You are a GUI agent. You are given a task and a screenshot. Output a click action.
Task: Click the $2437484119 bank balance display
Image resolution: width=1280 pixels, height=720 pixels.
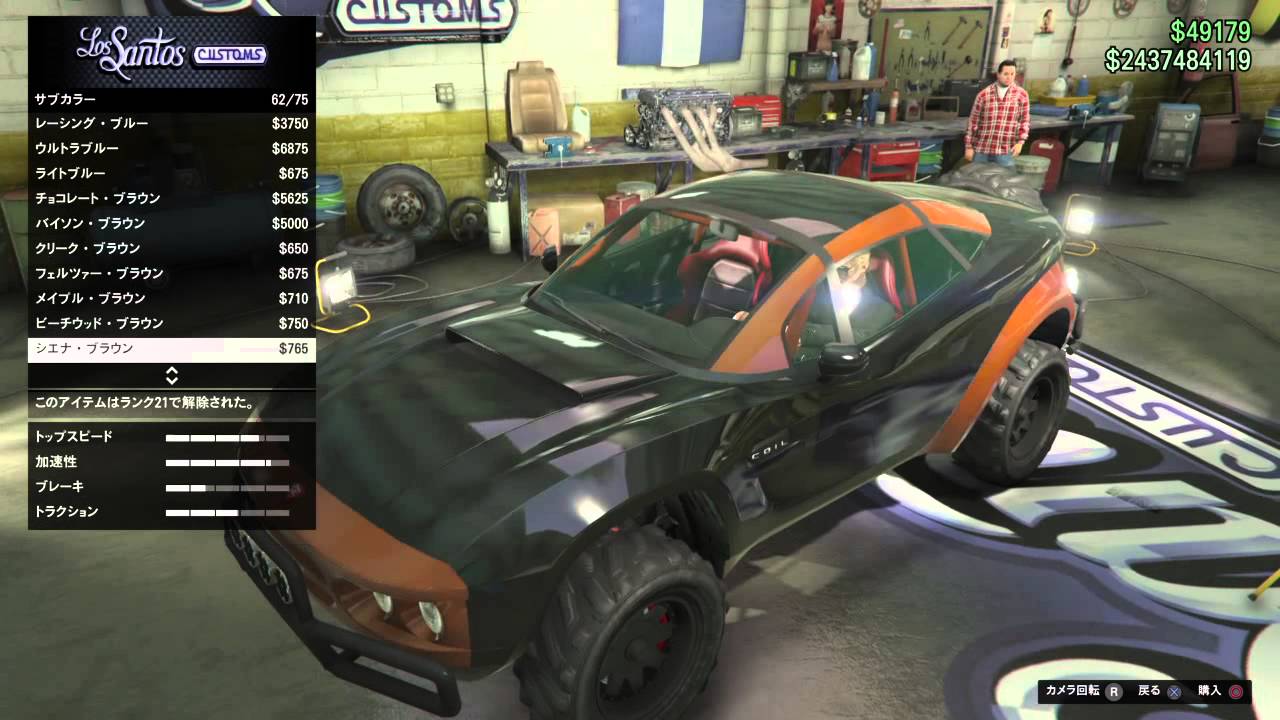pyautogui.click(x=1180, y=62)
